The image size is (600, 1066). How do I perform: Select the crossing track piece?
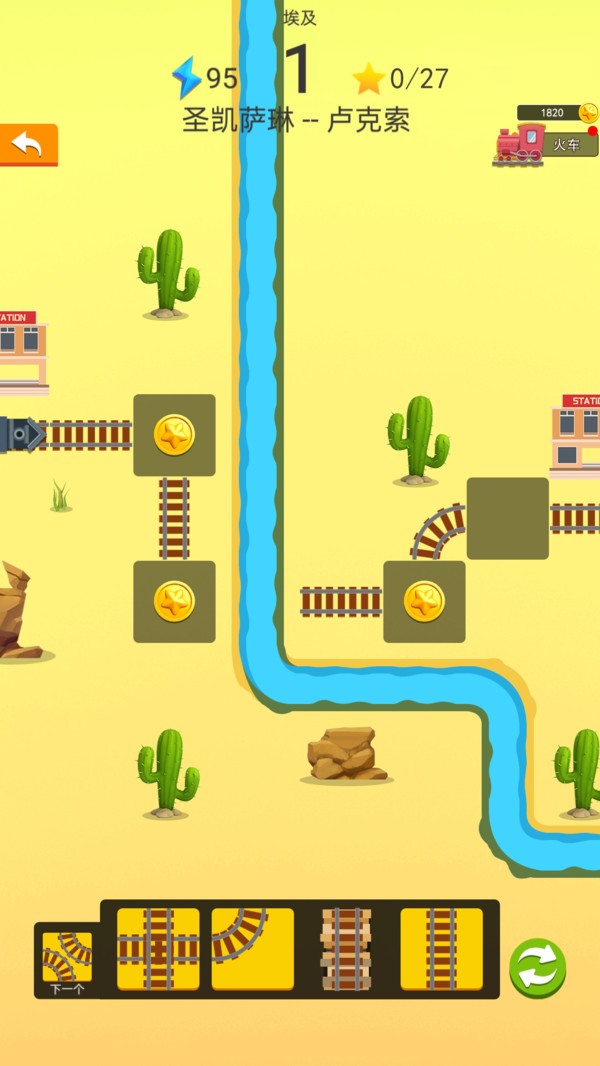point(158,948)
